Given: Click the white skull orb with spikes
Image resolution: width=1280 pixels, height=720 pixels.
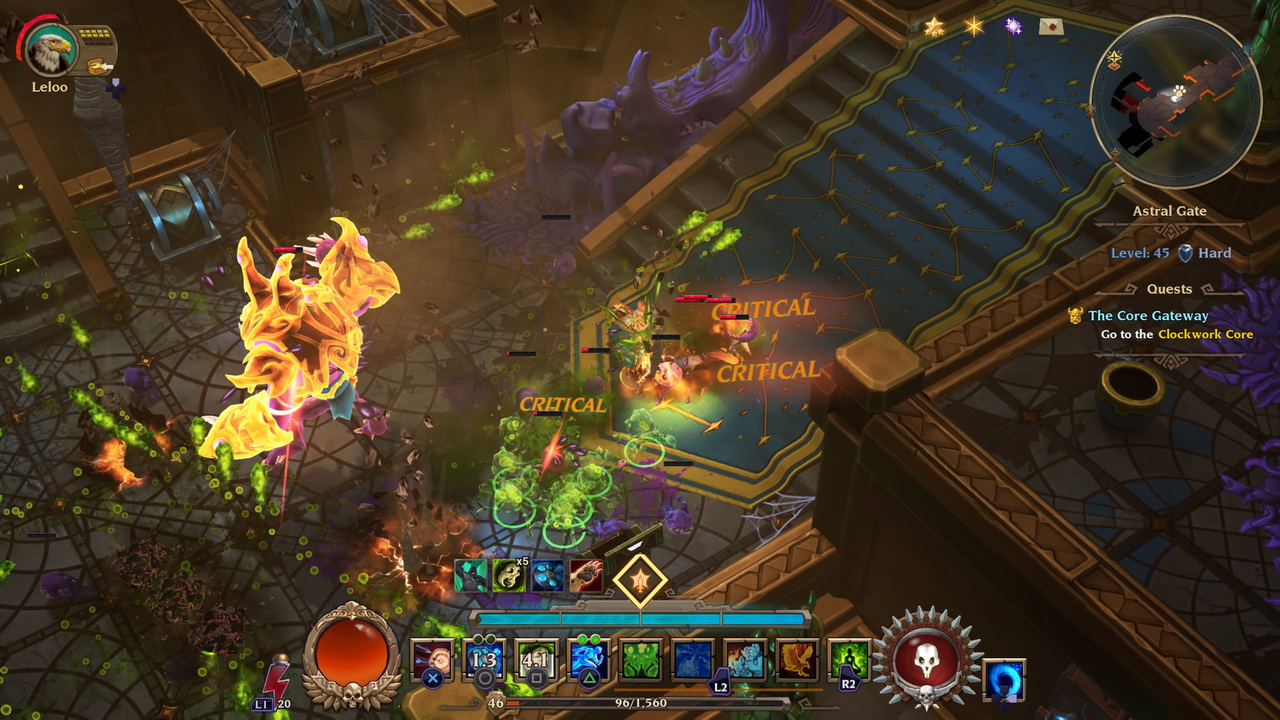Looking at the screenshot, I should point(927,661).
